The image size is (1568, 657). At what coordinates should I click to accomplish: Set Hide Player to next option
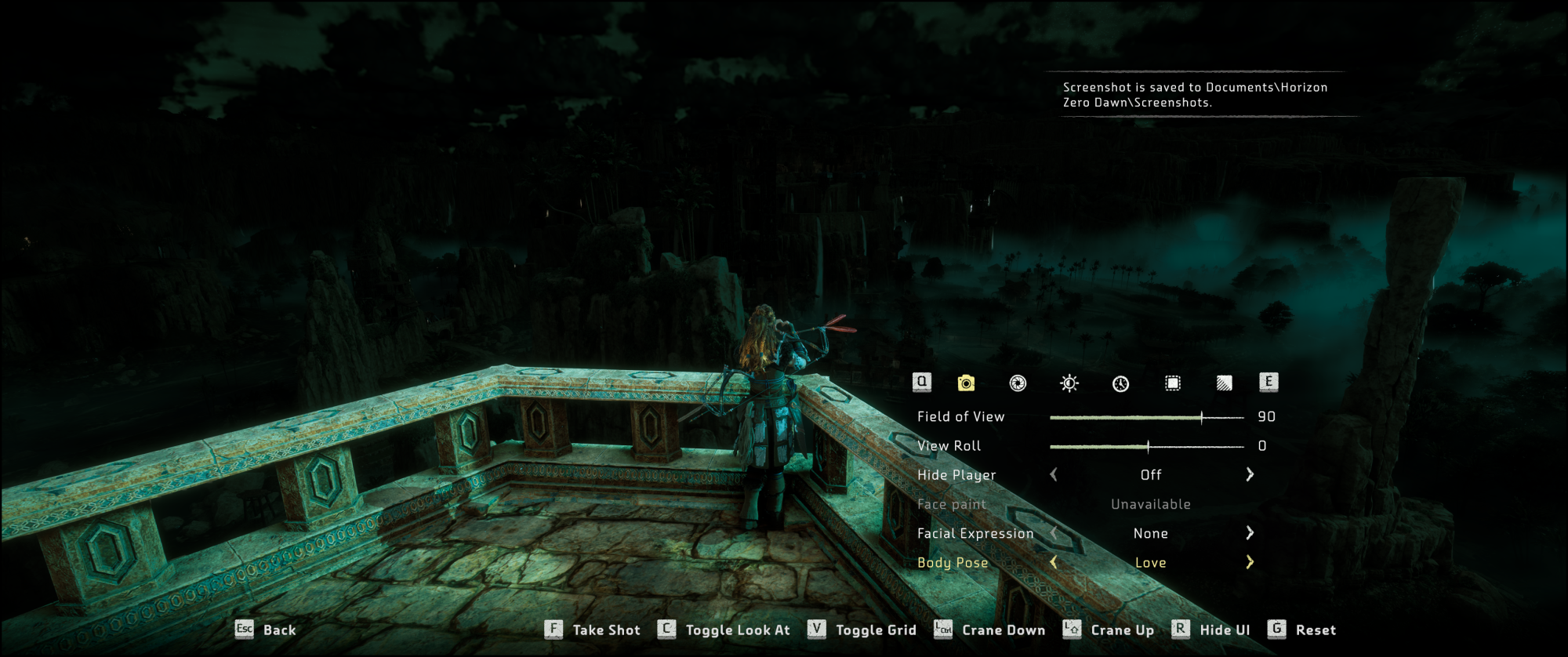pyautogui.click(x=1250, y=474)
